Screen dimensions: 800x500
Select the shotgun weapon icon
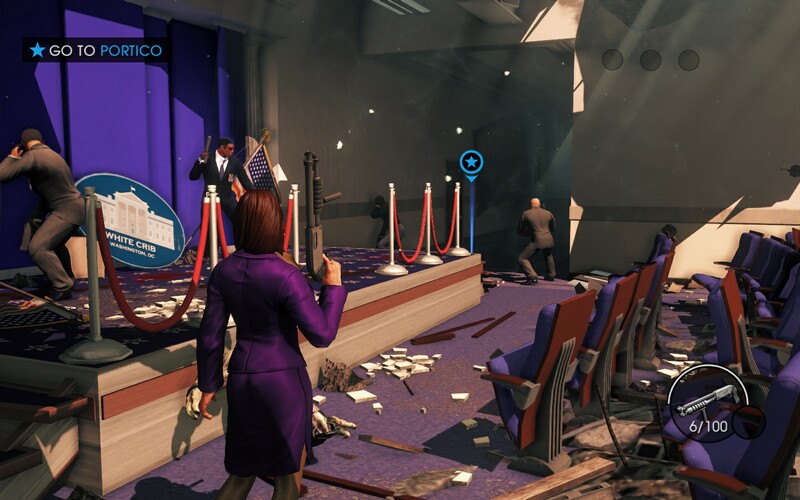pos(706,400)
